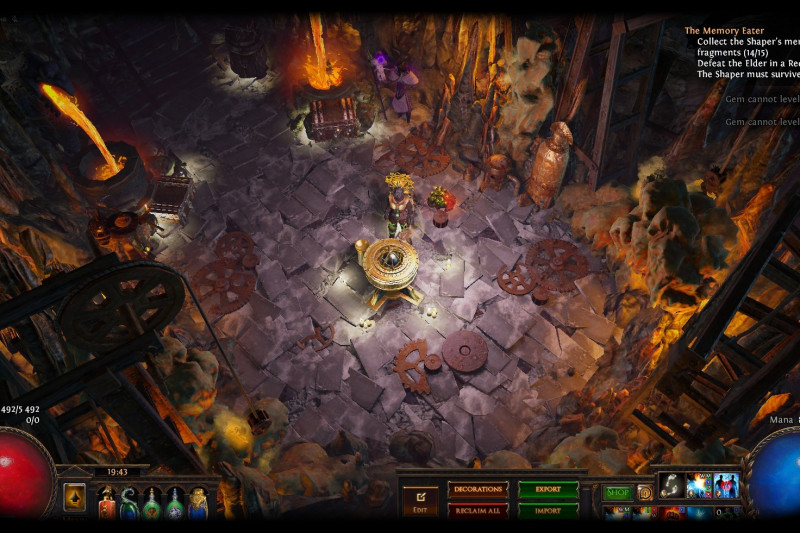Activate the twin red hearts skill icon
Screen dimensions: 800x533
[725, 485]
